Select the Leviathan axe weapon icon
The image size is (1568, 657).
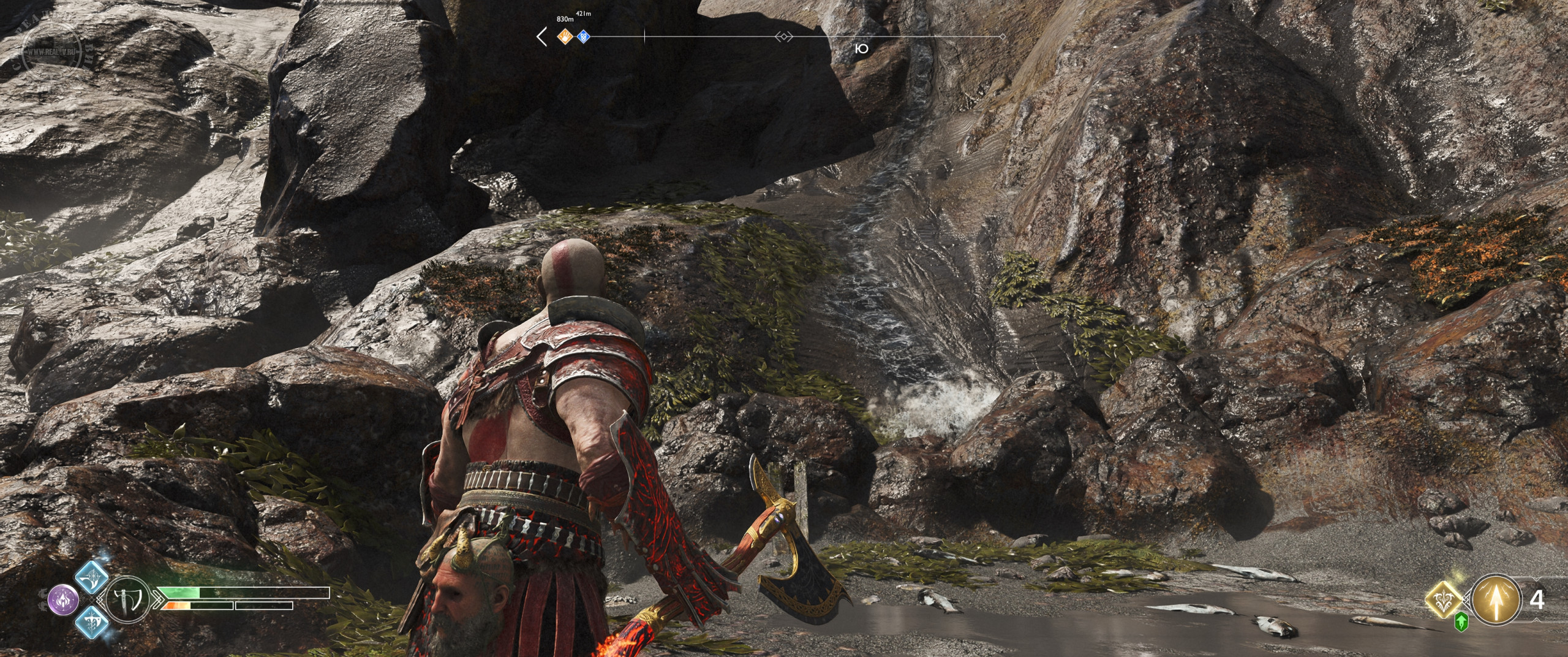point(129,599)
